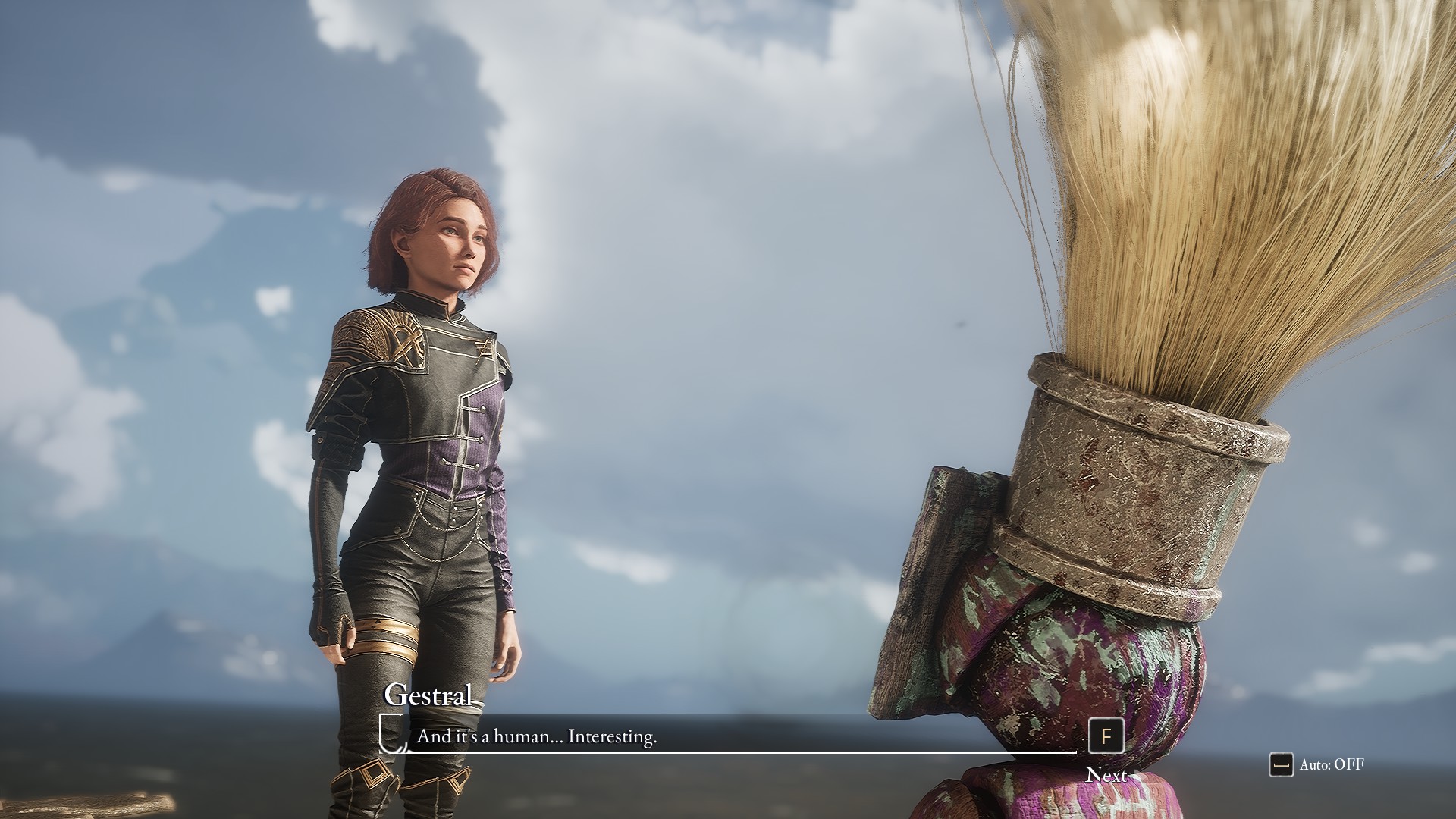The image size is (1456, 819).
Task: Toggle the Auto: OFF dialogue setting
Action: pyautogui.click(x=1317, y=764)
